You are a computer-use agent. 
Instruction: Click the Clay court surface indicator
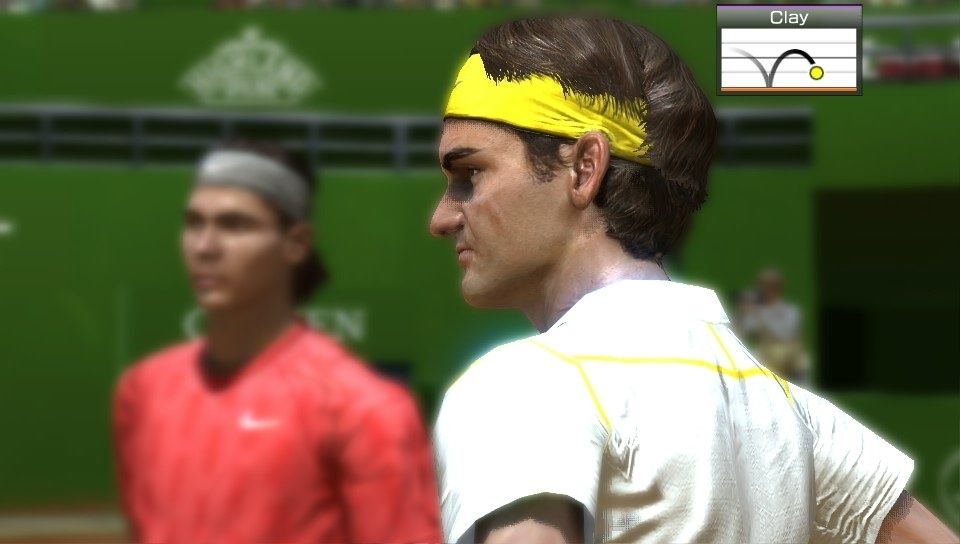[x=789, y=50]
